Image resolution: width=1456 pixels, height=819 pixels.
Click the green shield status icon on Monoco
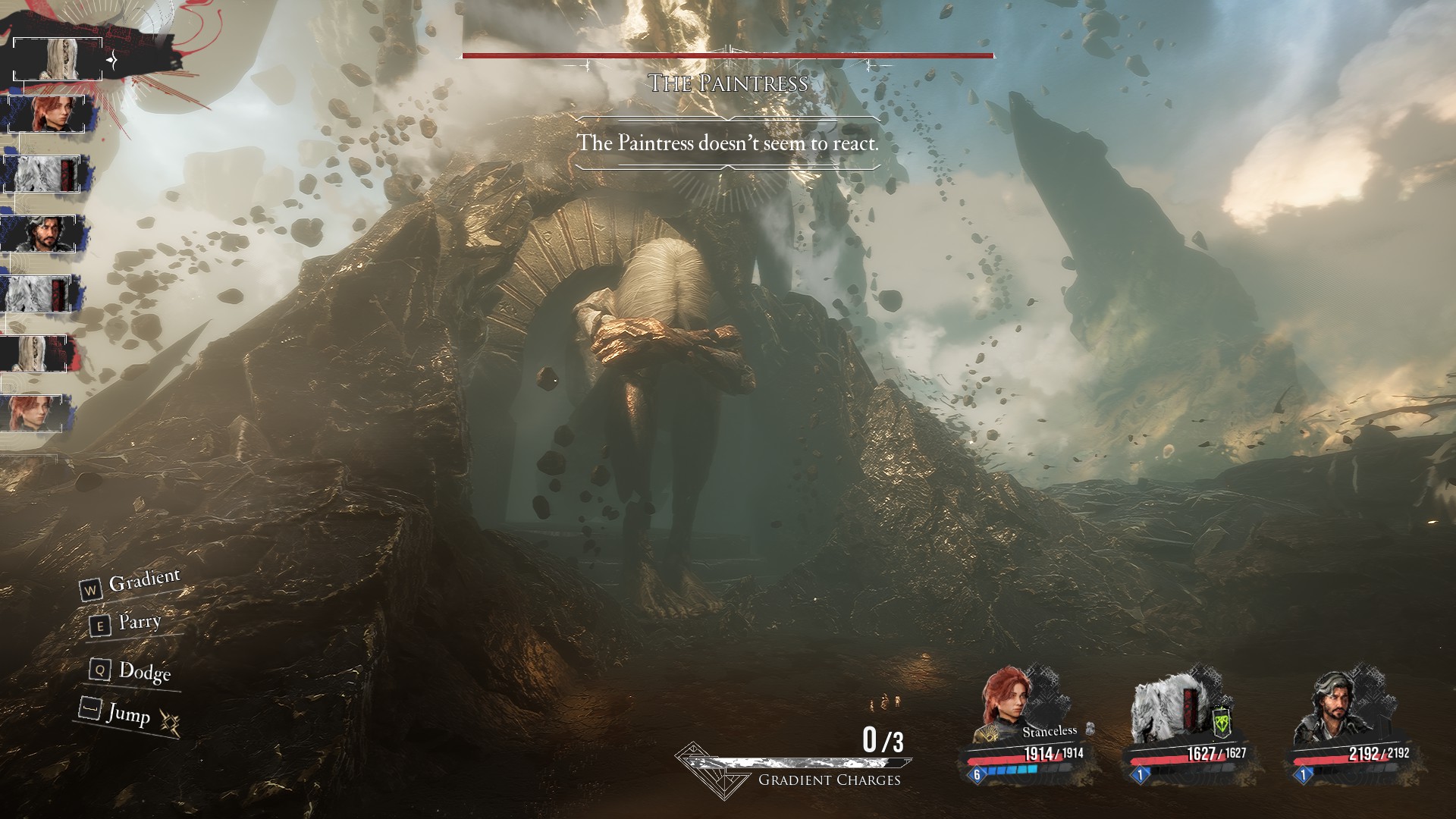tap(1221, 723)
